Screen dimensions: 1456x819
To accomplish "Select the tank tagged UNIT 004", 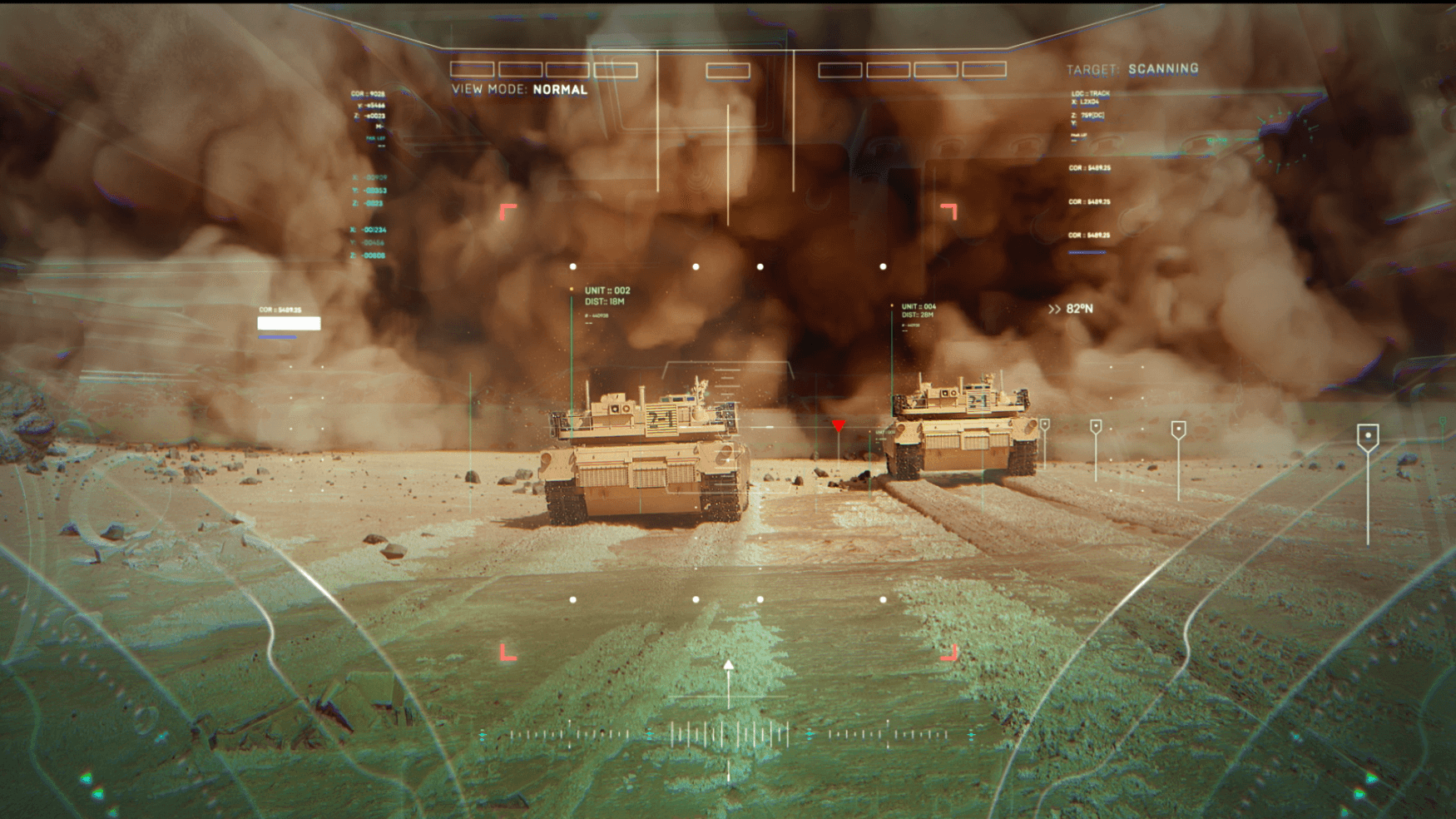I will coord(961,429).
